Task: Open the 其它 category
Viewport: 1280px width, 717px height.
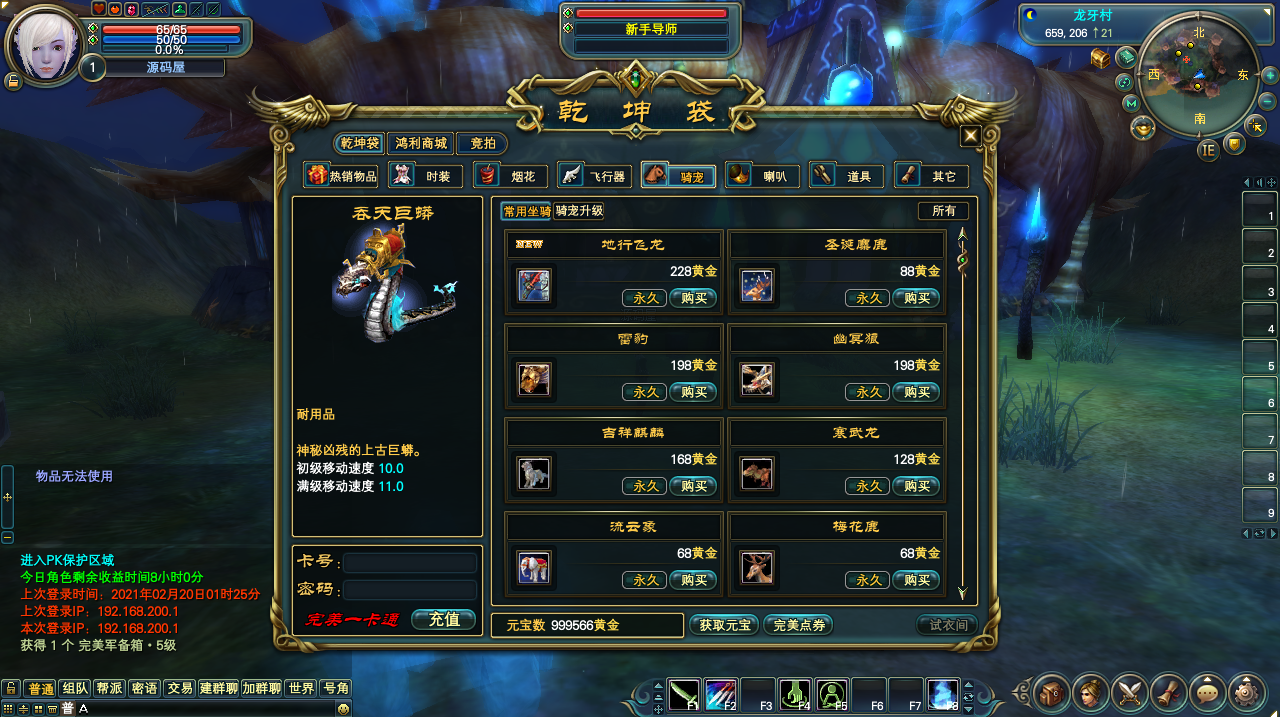Action: coord(931,176)
